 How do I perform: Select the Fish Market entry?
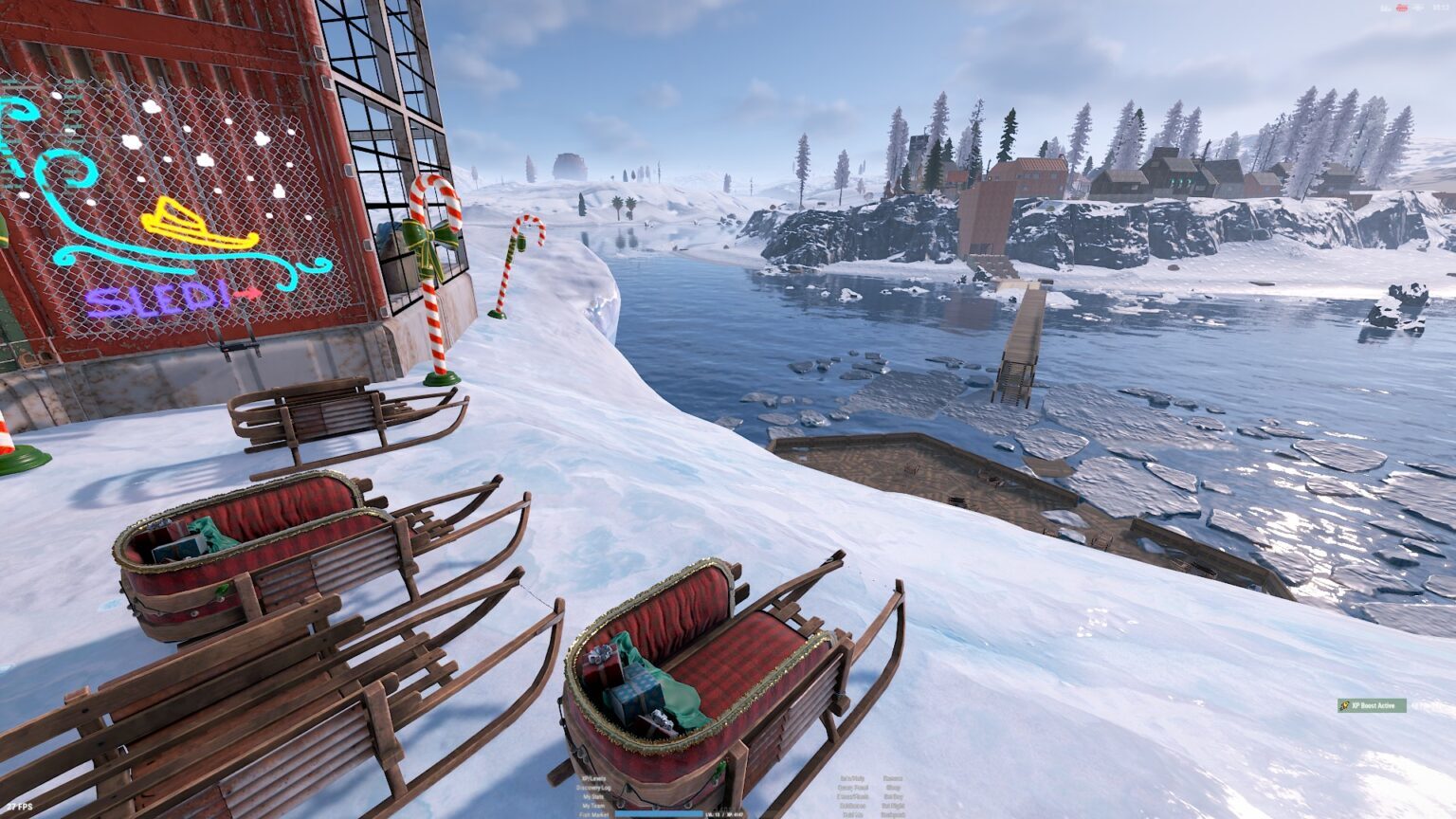pos(594,814)
